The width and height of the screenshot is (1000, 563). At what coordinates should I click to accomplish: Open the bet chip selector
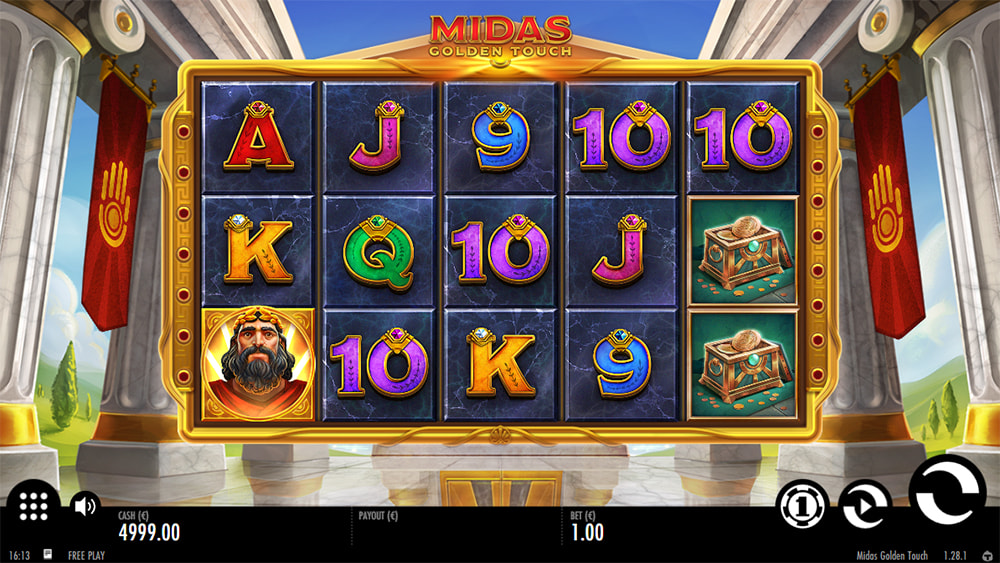click(804, 505)
